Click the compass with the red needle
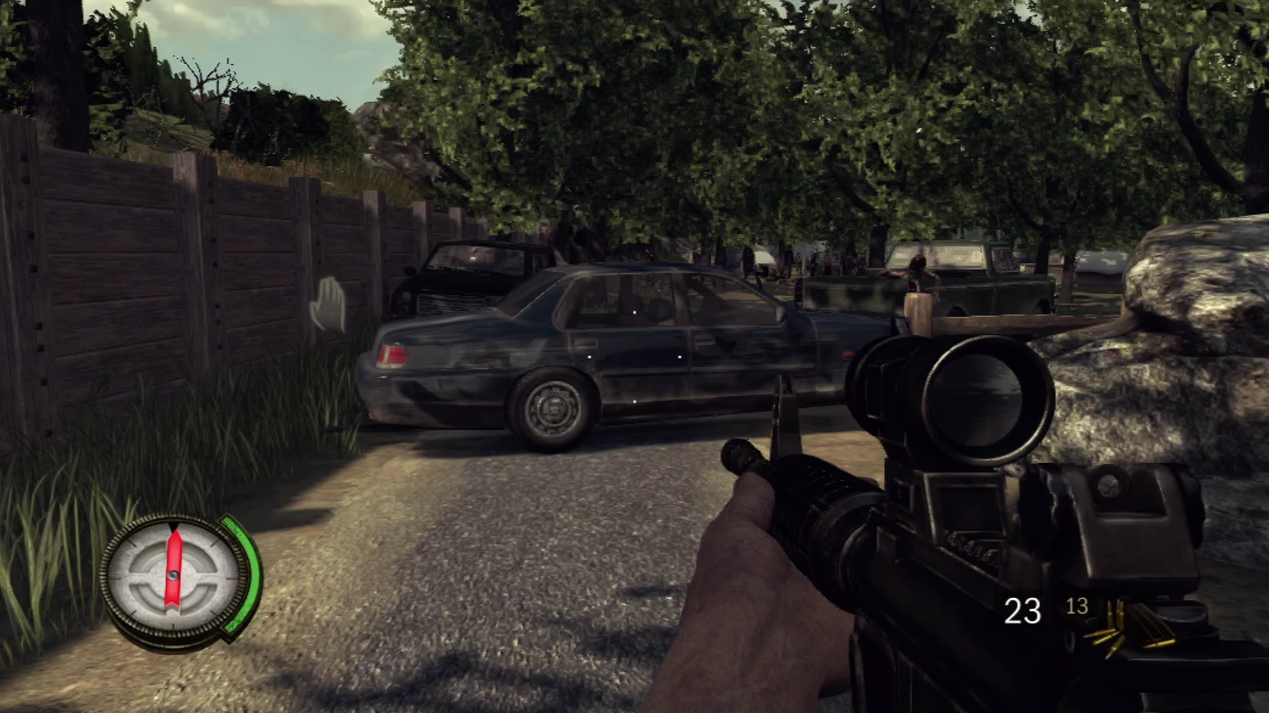The height and width of the screenshot is (713, 1269). coord(174,578)
